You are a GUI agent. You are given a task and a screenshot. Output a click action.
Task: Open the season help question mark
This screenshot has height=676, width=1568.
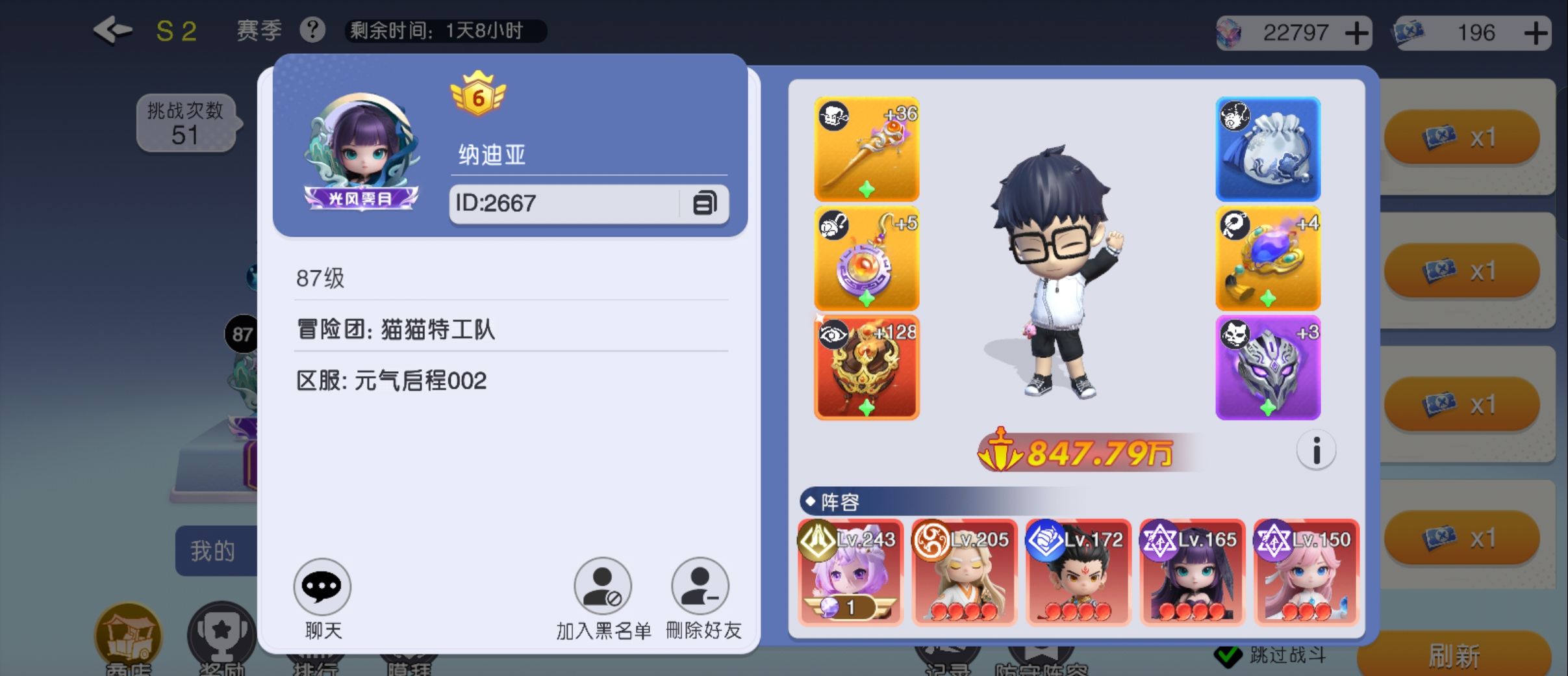[312, 29]
